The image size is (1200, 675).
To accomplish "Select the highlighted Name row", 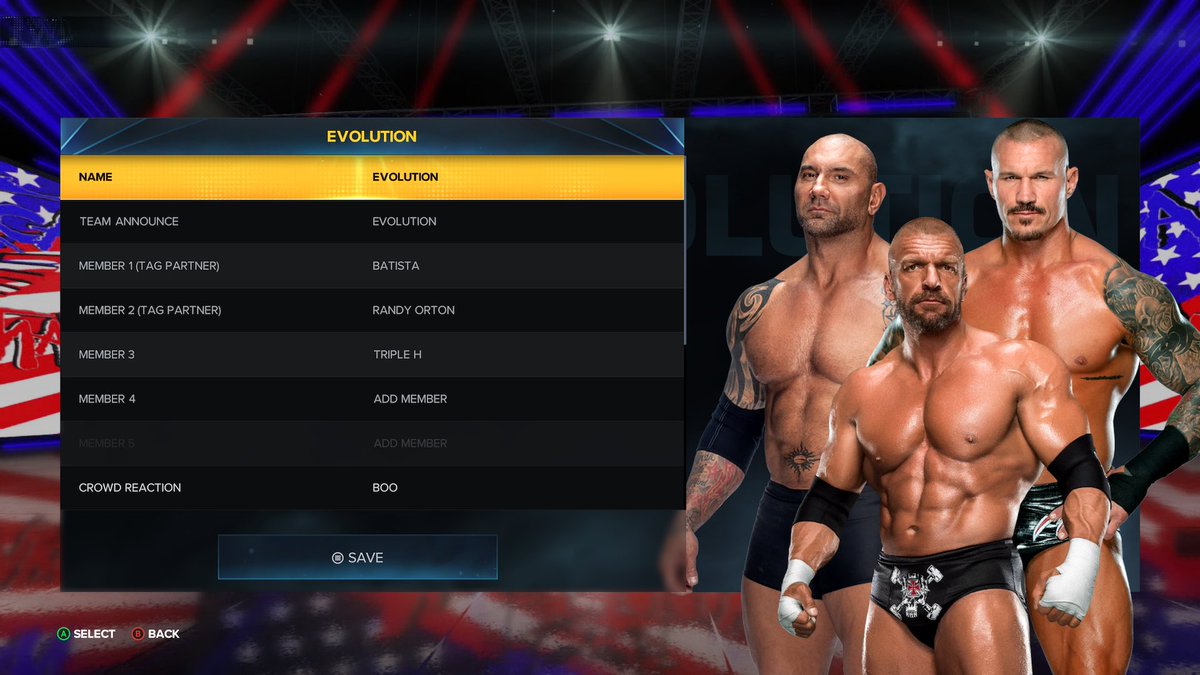I will (x=371, y=177).
